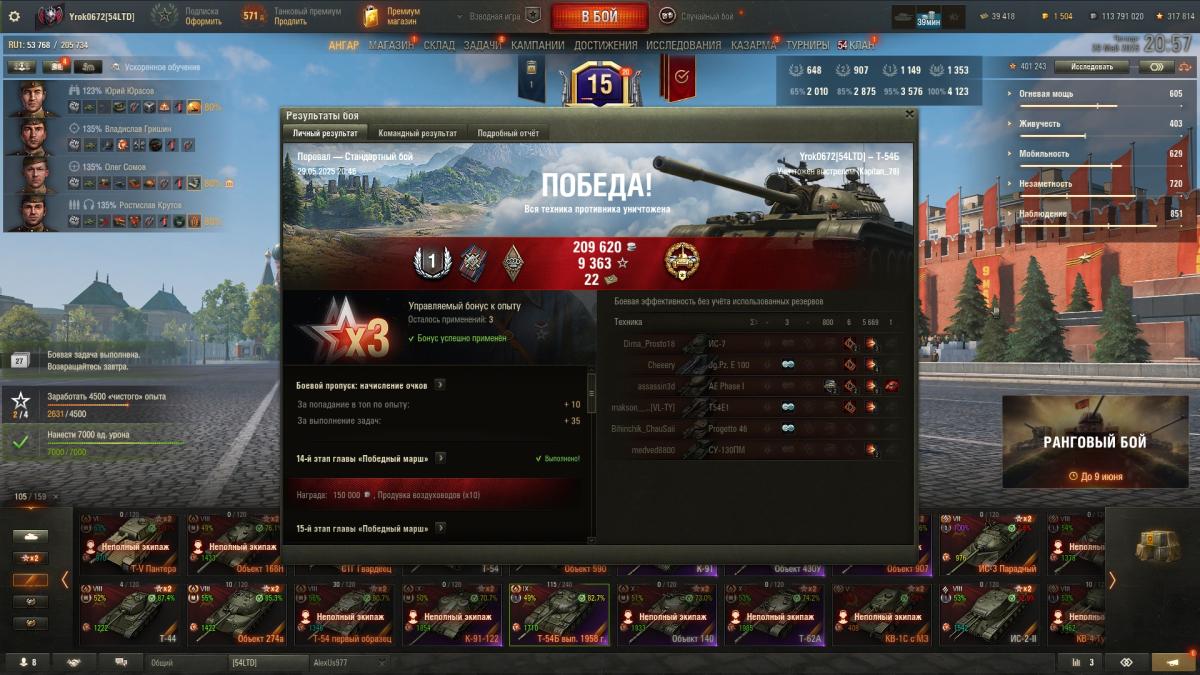
Task: Open the МАГАЗИН menu
Action: (x=390, y=45)
